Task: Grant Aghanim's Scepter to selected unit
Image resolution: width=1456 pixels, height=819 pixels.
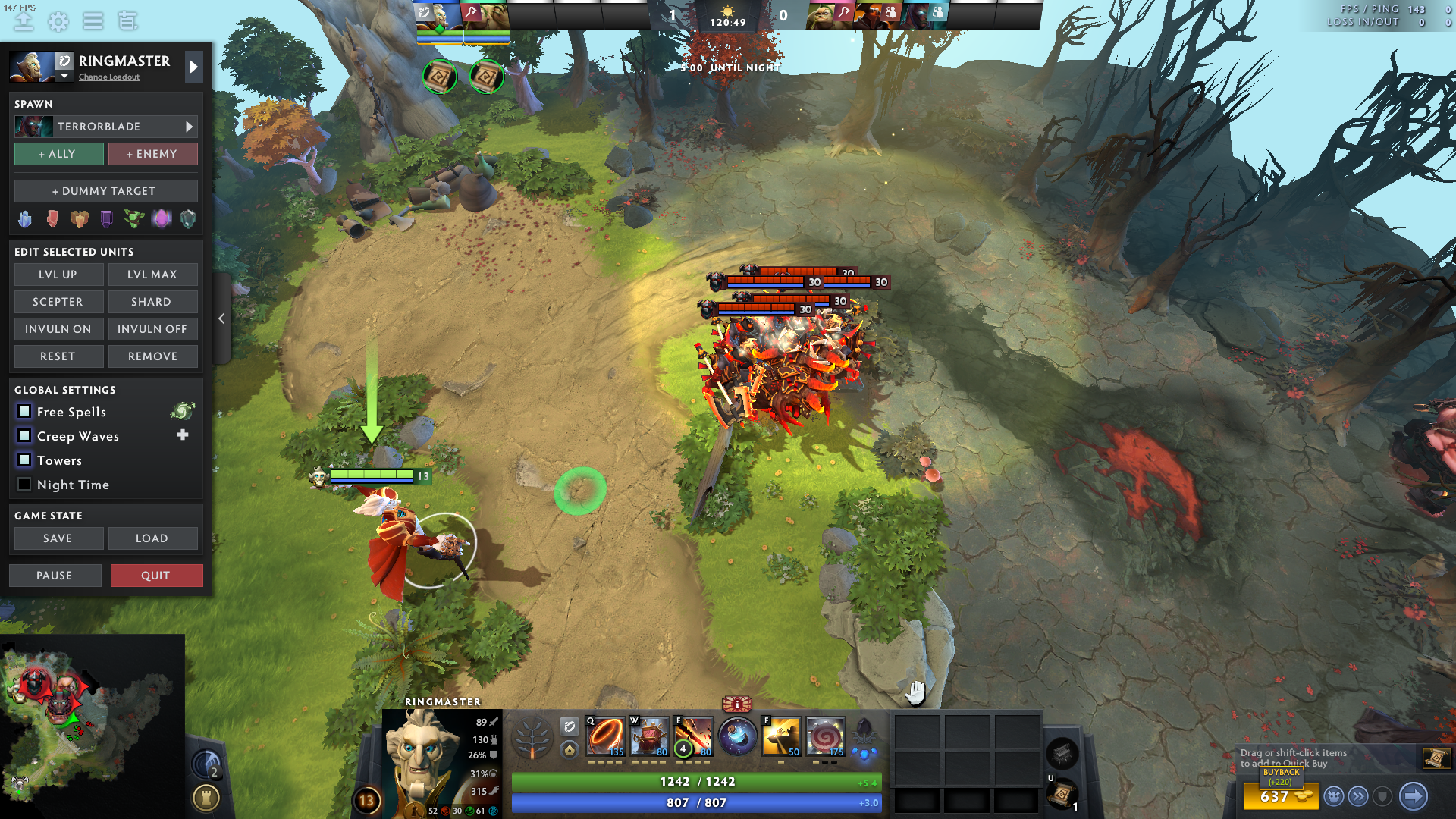Action: pos(58,302)
